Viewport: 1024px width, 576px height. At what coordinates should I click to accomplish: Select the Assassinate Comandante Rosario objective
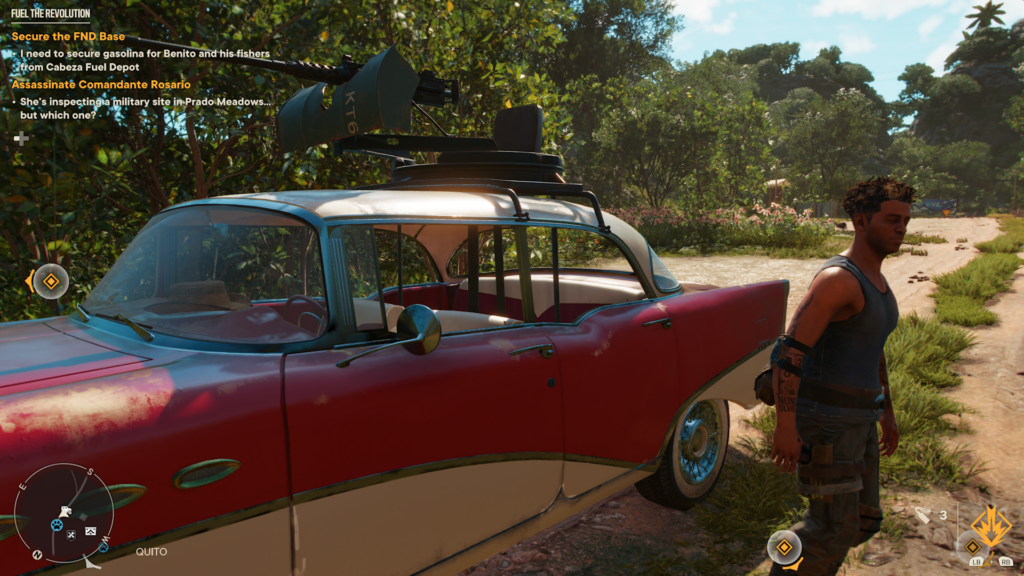(100, 84)
